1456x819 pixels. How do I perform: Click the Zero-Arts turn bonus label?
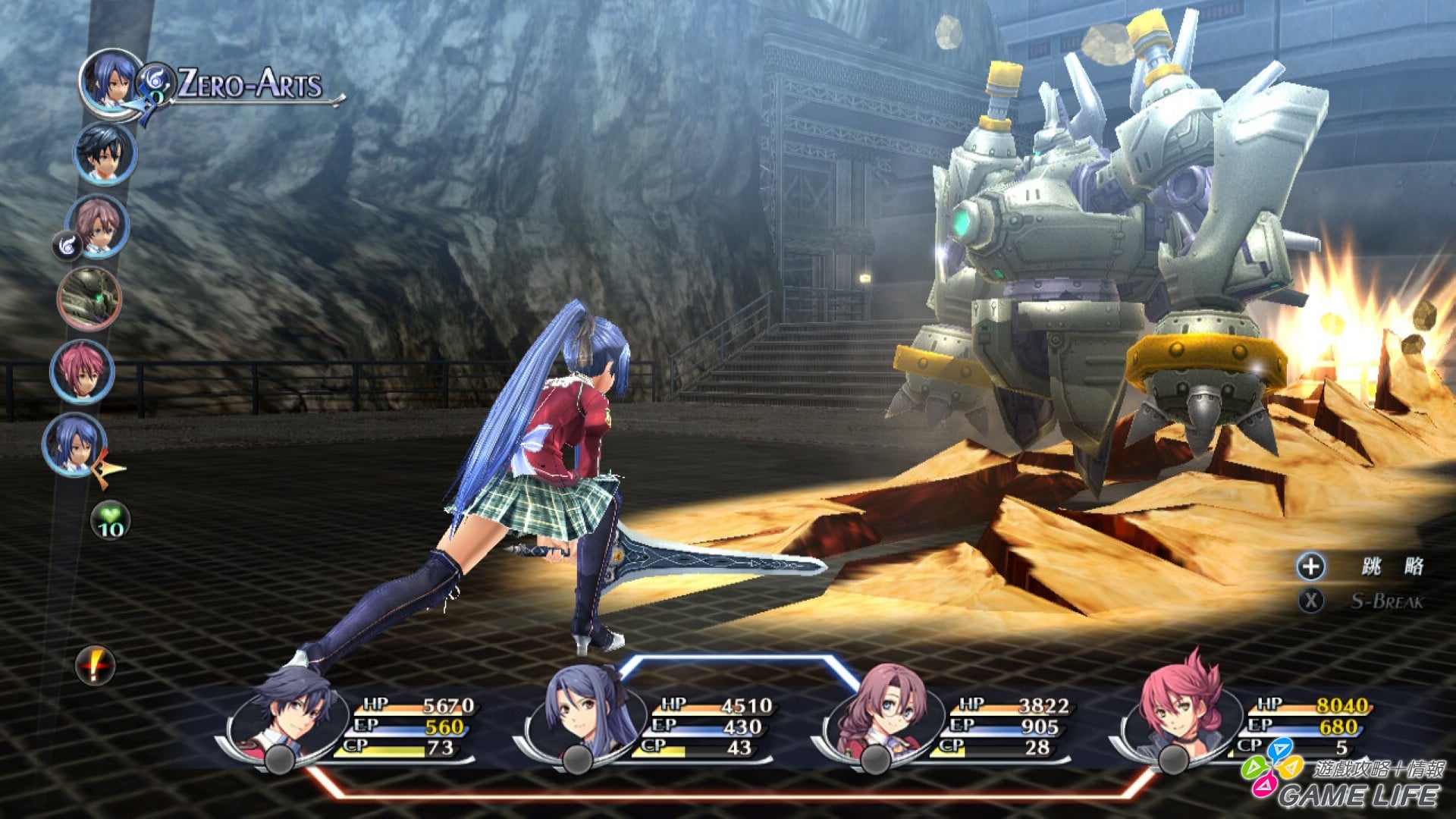pos(250,83)
